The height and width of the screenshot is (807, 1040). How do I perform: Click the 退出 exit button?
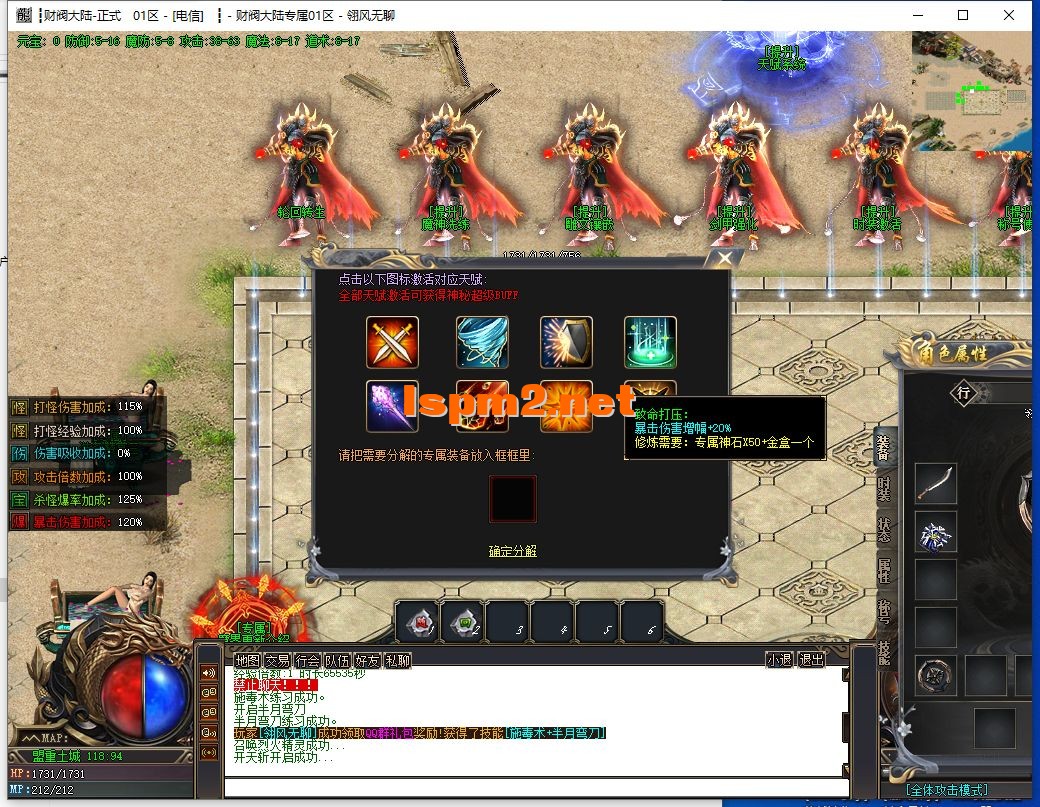pos(811,660)
